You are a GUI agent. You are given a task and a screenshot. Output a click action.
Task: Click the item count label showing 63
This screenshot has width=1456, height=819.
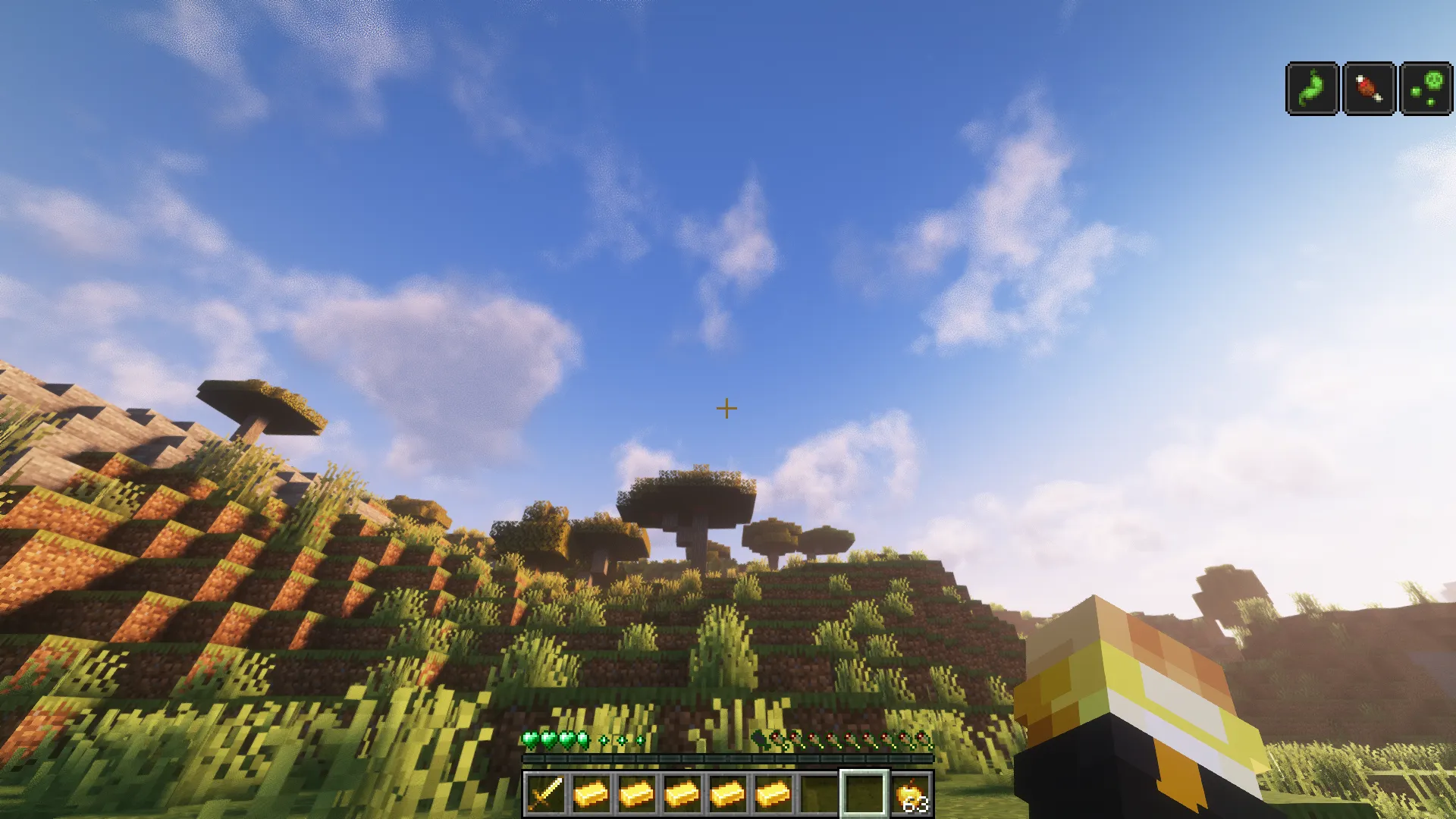click(918, 805)
